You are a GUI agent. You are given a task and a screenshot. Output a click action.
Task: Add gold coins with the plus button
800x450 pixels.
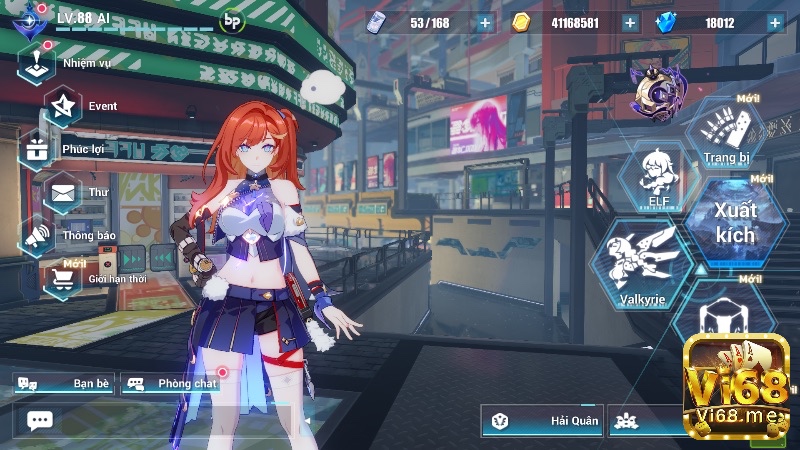(630, 23)
